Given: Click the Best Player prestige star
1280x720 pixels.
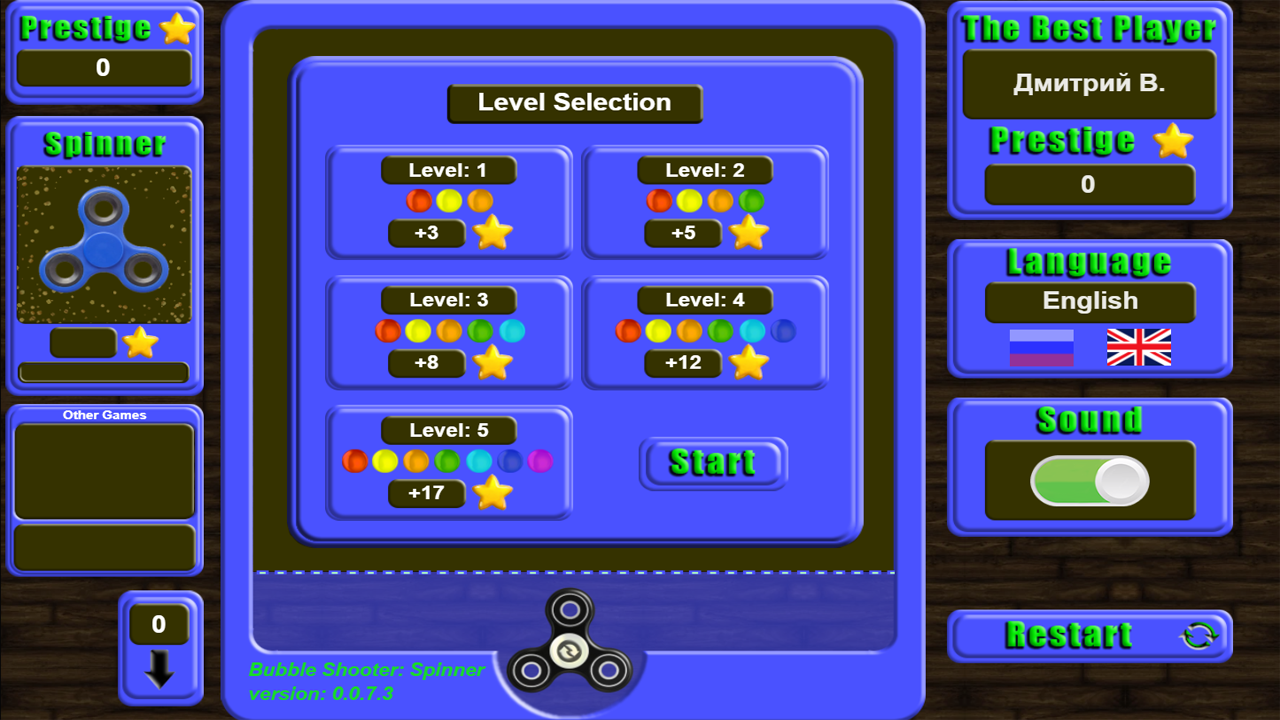Looking at the screenshot, I should coord(1175,142).
